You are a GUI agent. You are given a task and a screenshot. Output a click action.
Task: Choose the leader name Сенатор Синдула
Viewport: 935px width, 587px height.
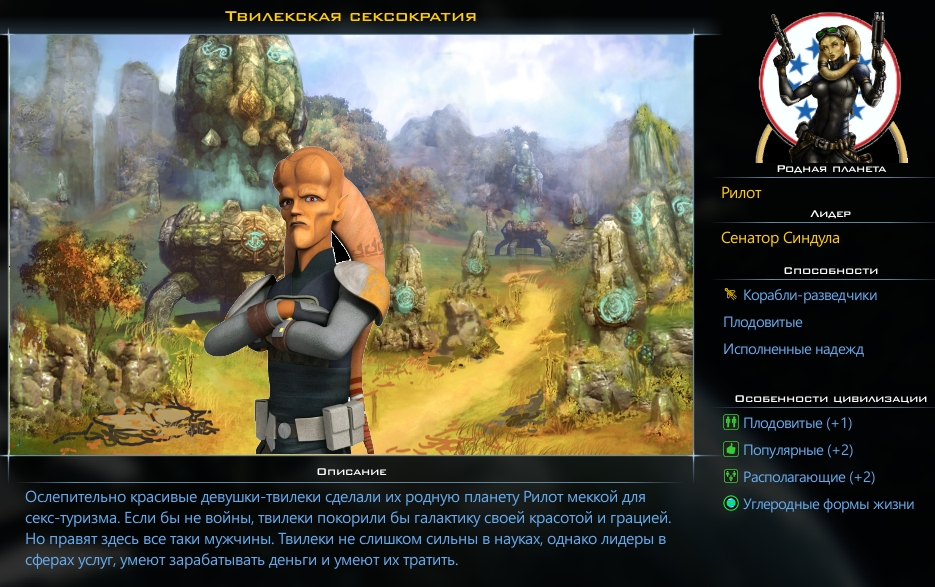point(780,238)
